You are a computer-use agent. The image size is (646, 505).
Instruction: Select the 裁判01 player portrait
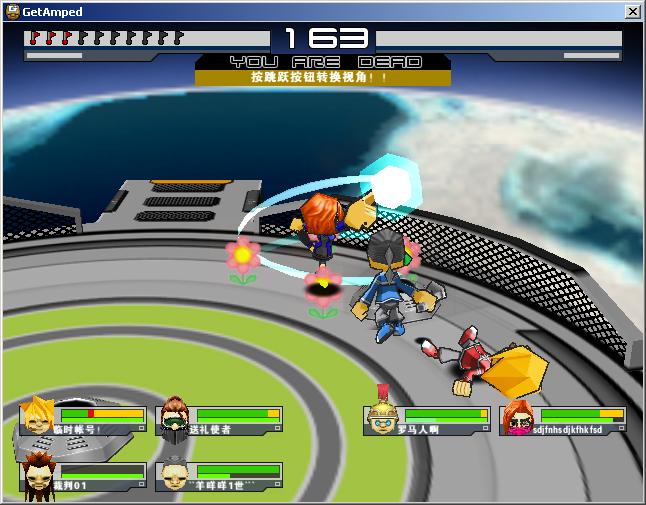(39, 473)
